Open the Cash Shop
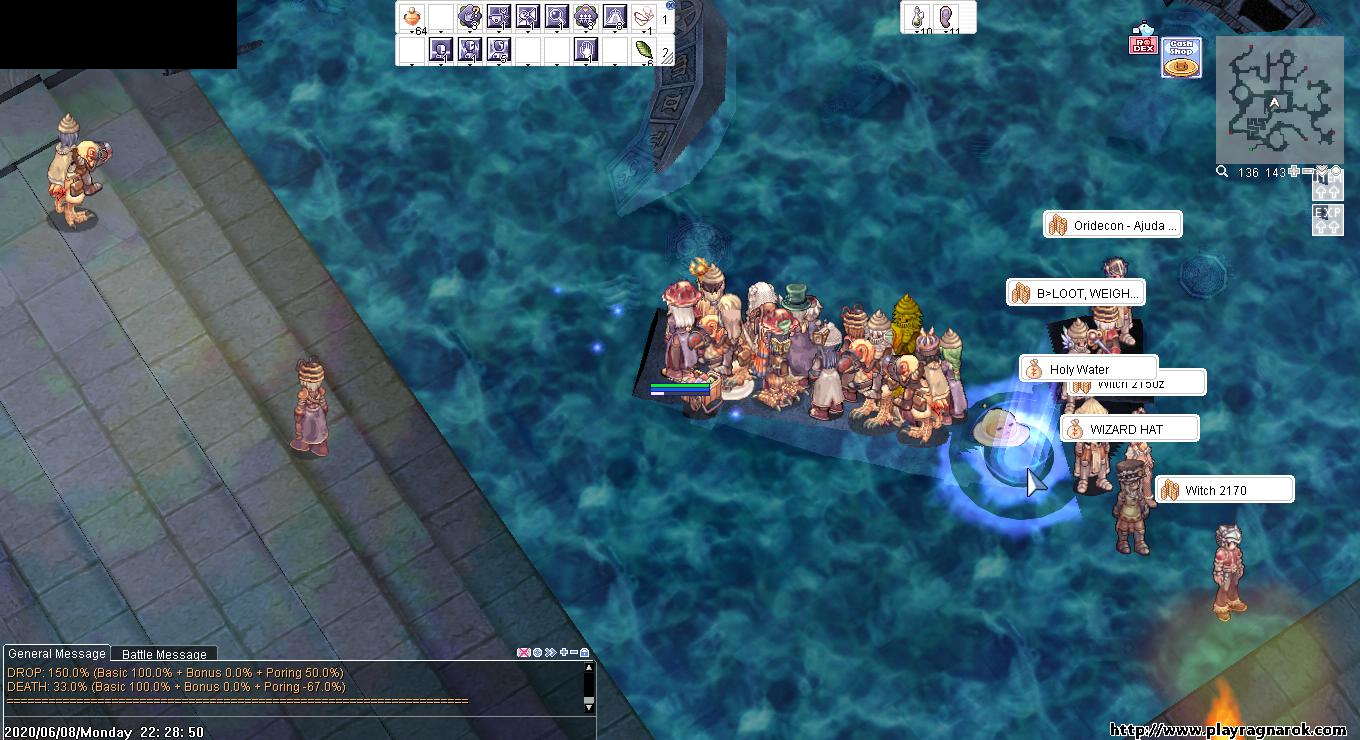This screenshot has height=740, width=1360. pyautogui.click(x=1181, y=57)
